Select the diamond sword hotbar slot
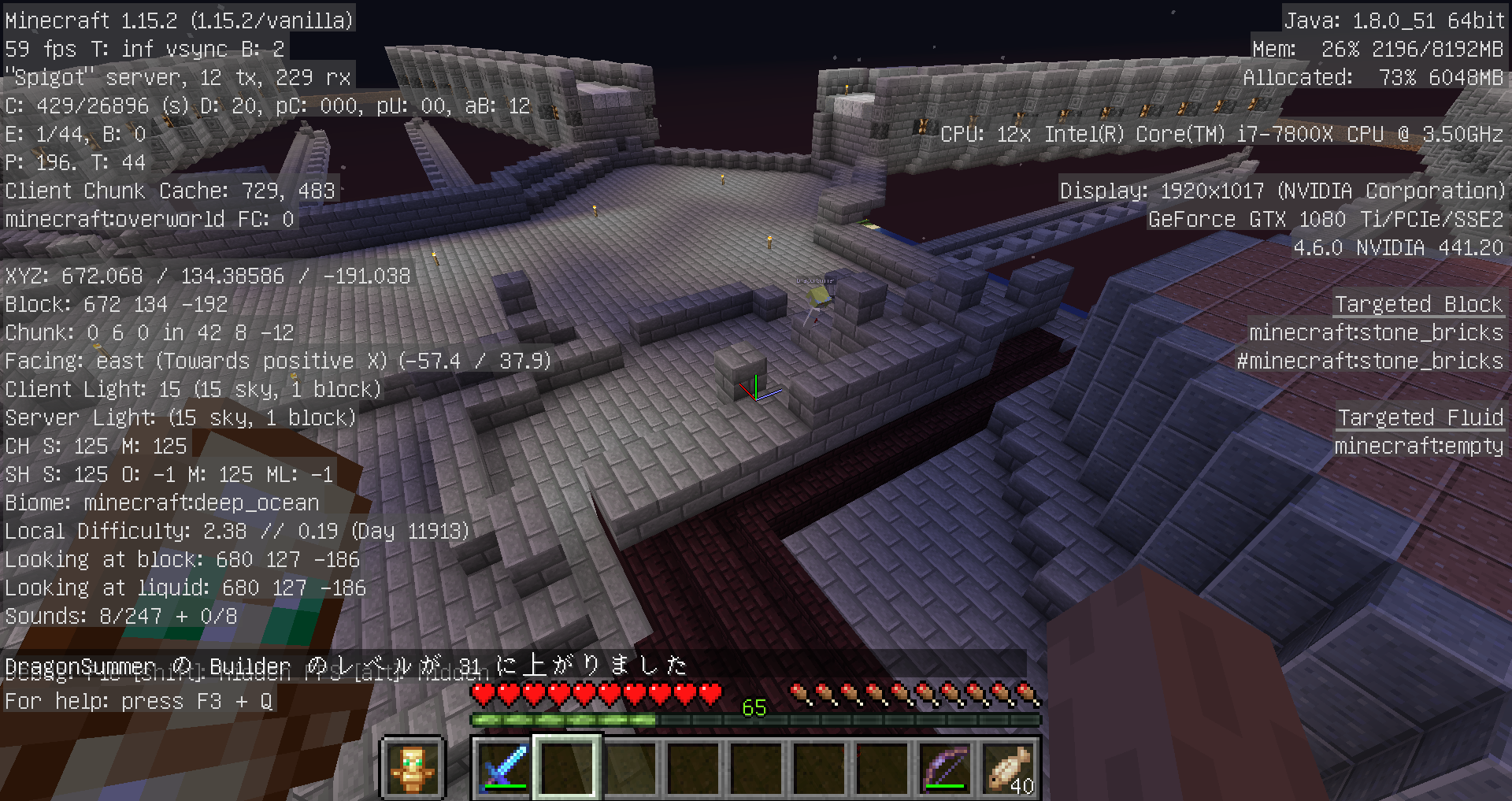The image size is (1512, 801). 504,768
